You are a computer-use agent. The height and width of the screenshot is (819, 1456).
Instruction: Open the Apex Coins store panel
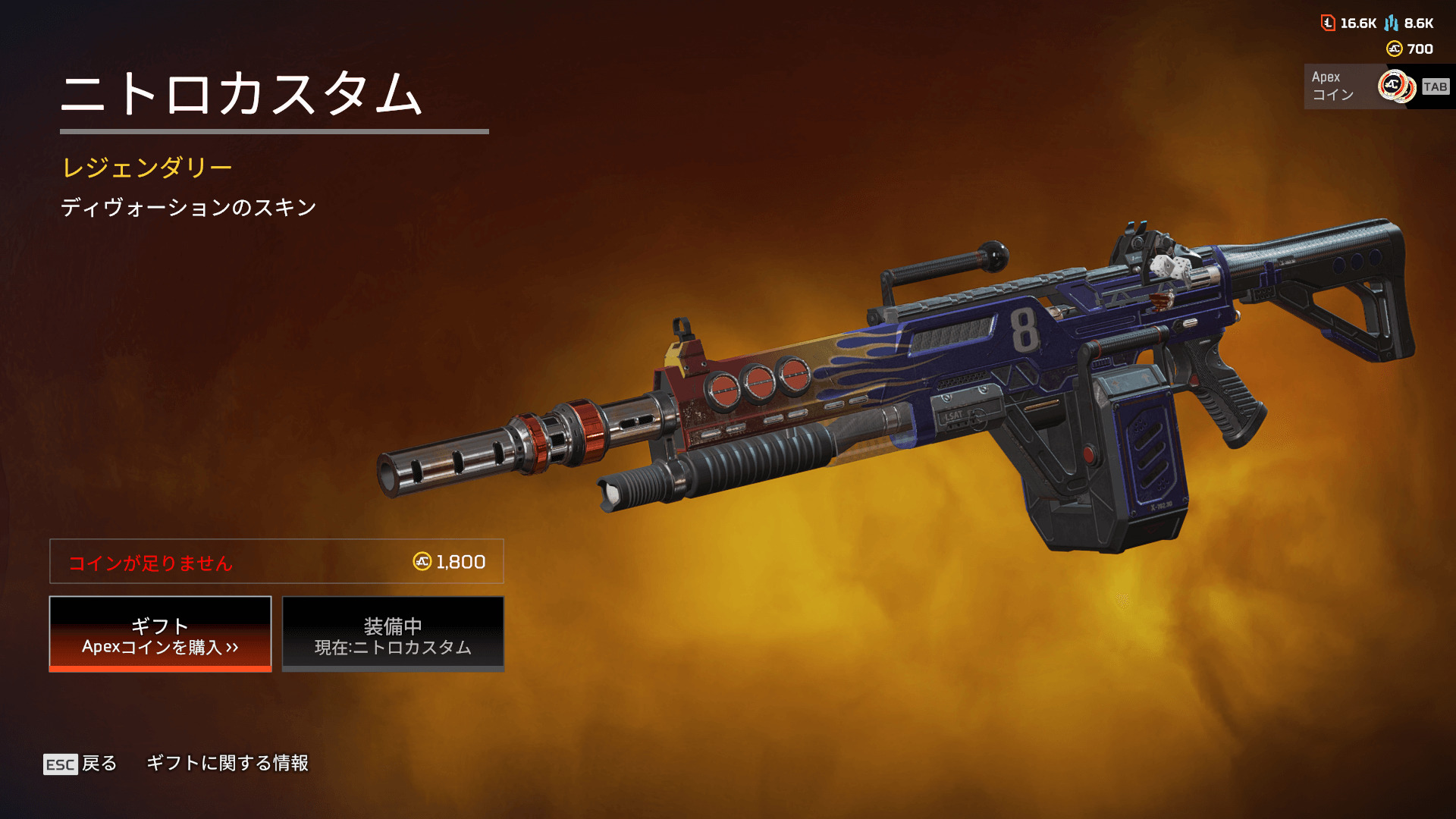pos(1378,86)
